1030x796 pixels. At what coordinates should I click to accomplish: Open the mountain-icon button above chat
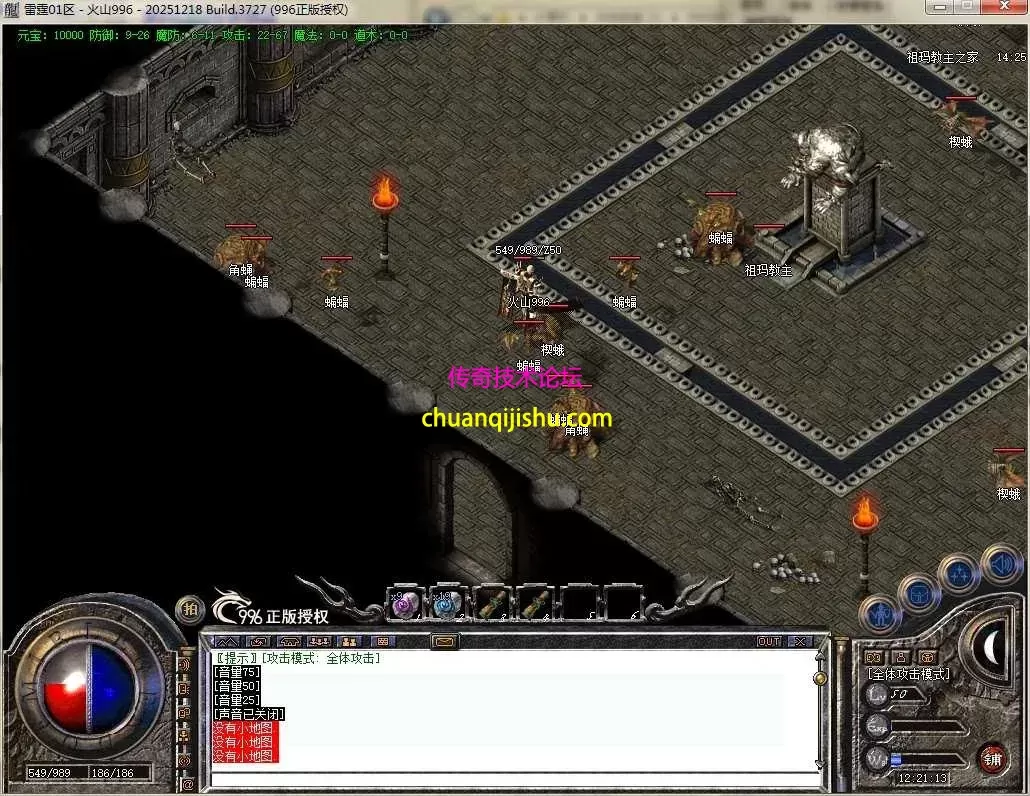point(228,641)
